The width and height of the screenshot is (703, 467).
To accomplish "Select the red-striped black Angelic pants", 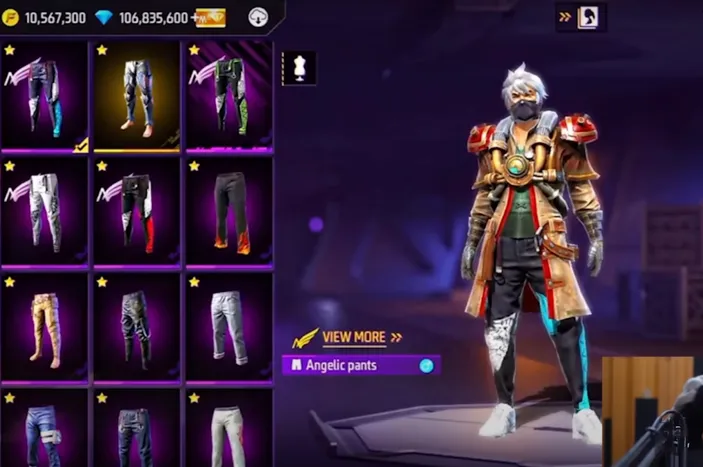I will (x=137, y=211).
